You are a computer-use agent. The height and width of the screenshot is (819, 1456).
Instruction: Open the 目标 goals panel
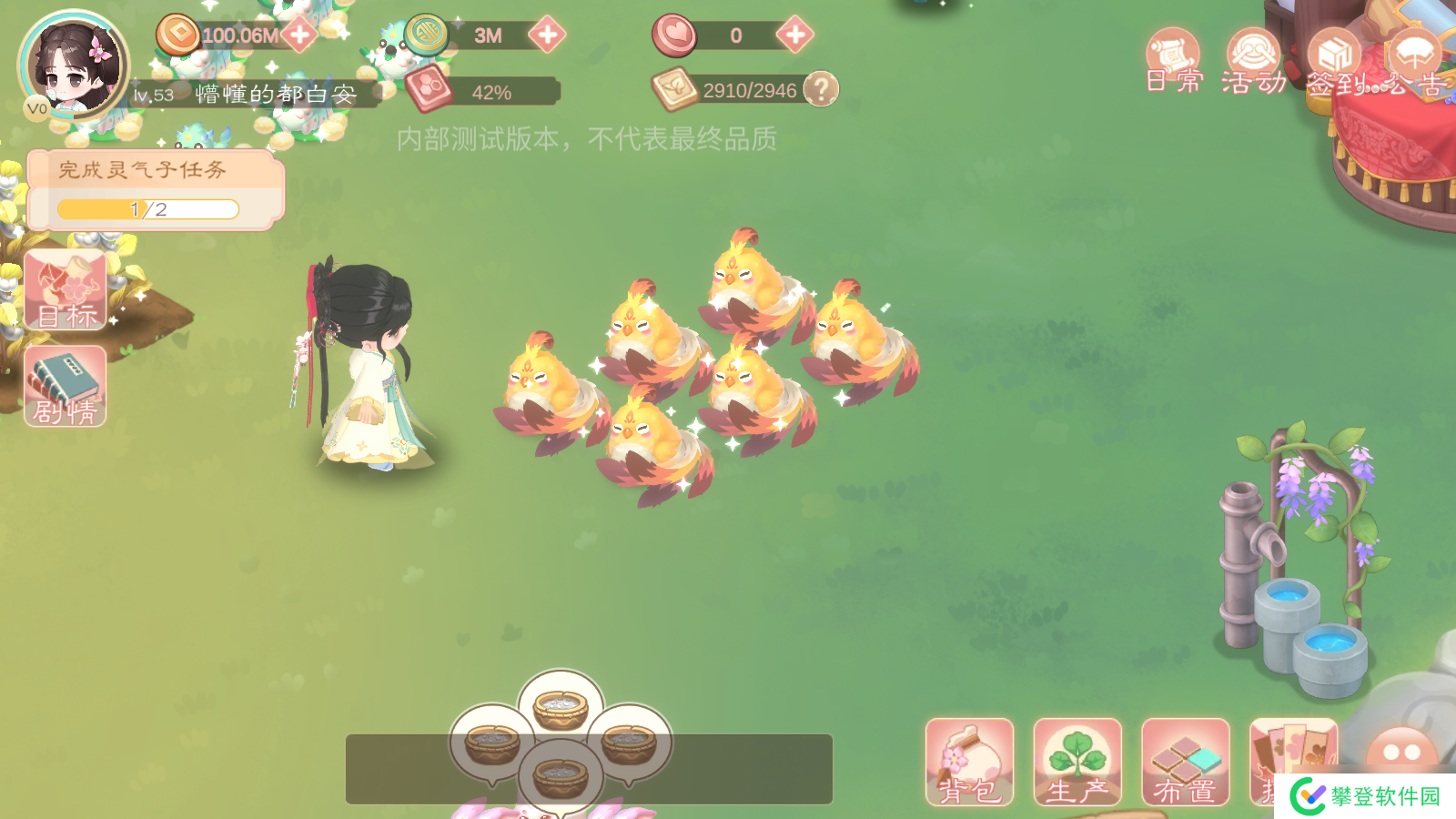66,289
